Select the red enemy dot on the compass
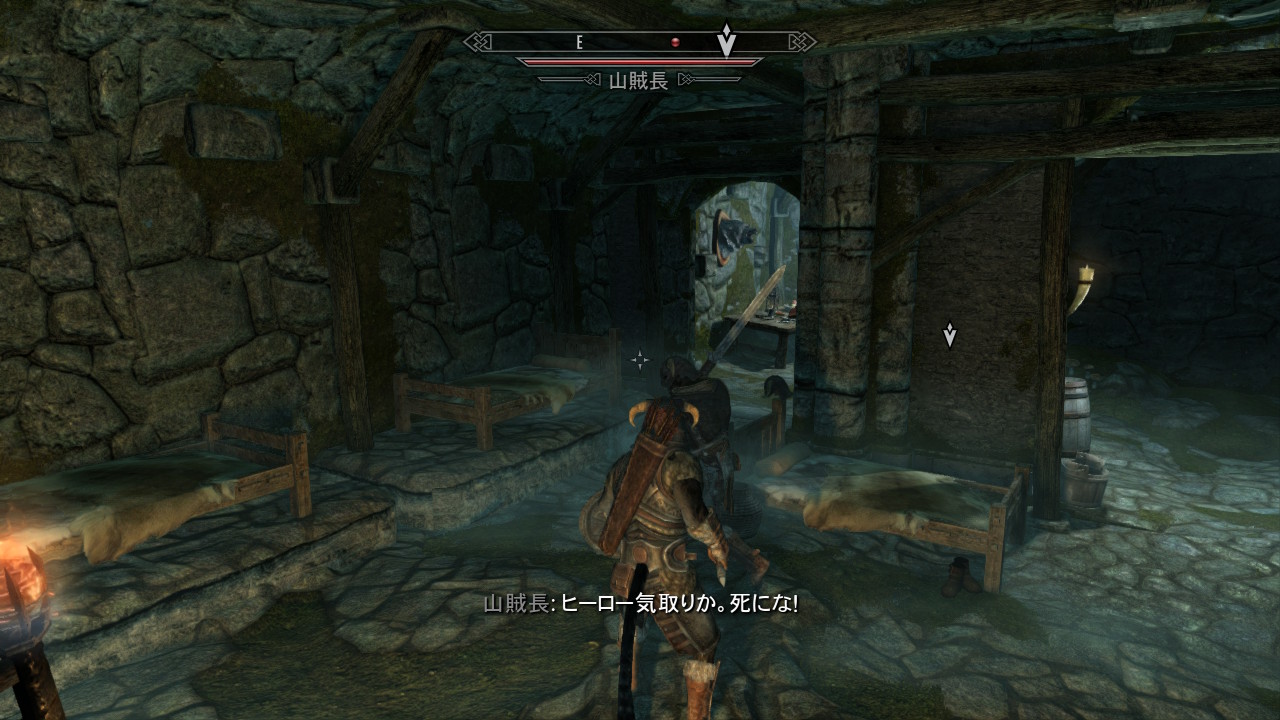This screenshot has width=1280, height=720. 676,42
